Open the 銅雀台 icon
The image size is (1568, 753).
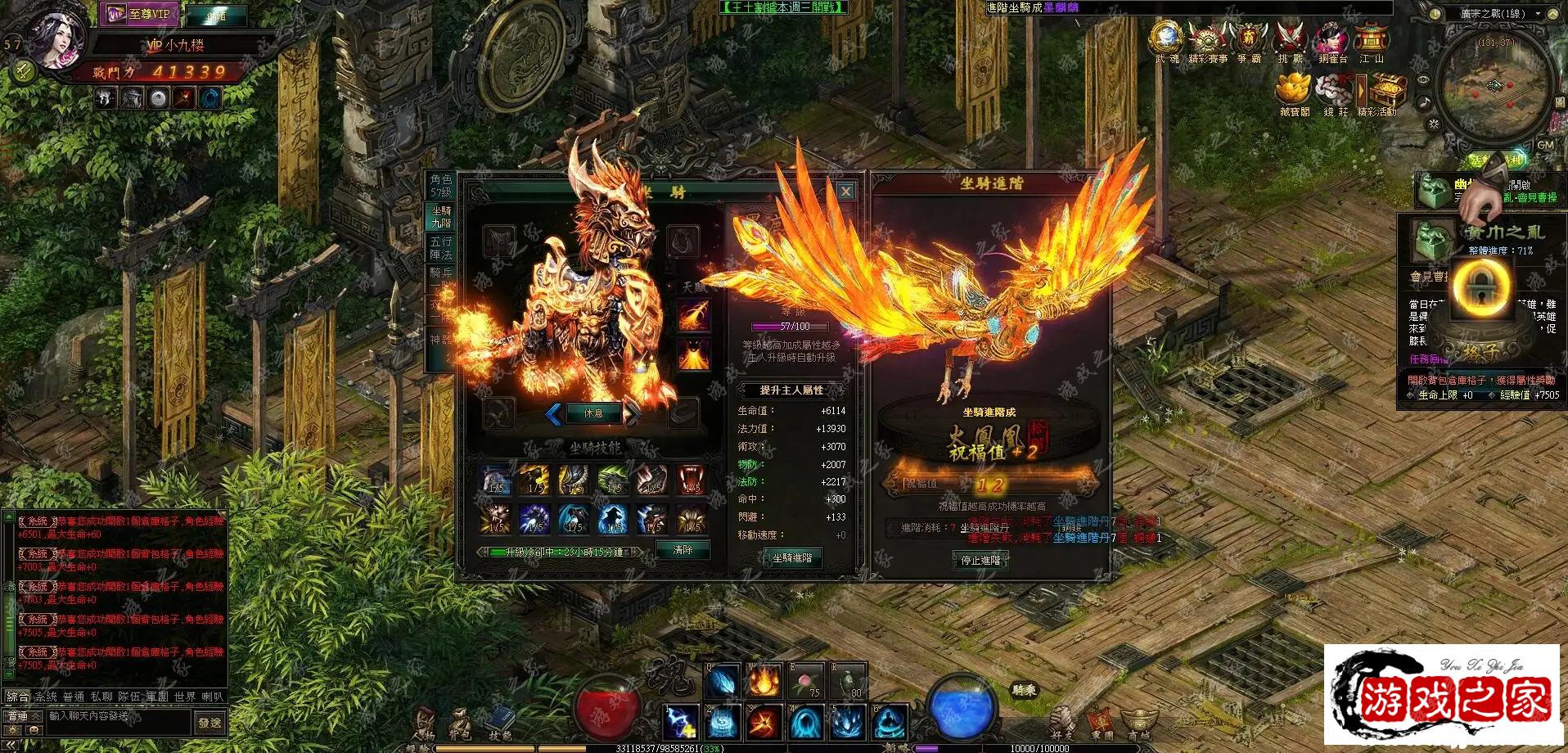(1331, 41)
